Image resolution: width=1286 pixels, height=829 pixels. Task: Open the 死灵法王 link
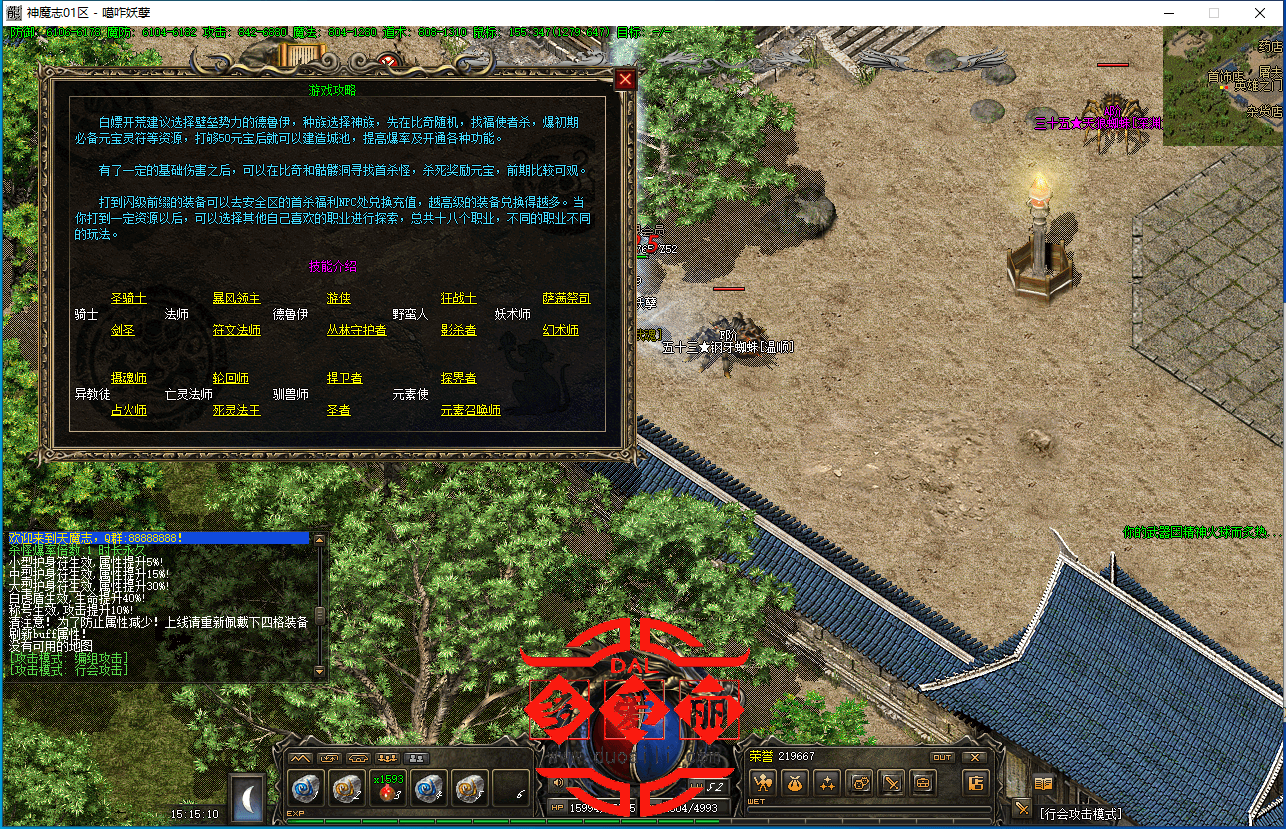(x=236, y=410)
